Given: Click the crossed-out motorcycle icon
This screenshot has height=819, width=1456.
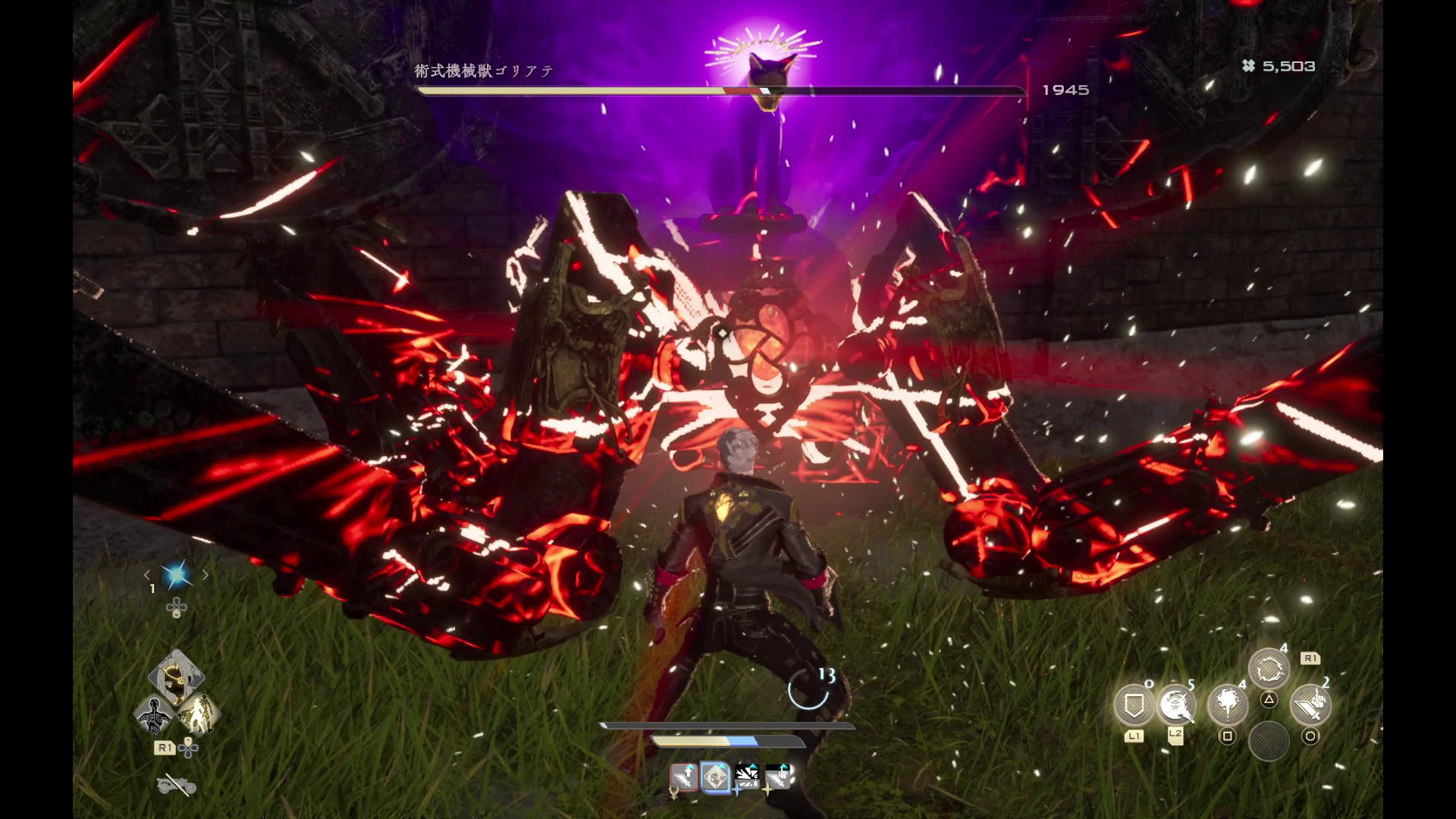Looking at the screenshot, I should (176, 785).
